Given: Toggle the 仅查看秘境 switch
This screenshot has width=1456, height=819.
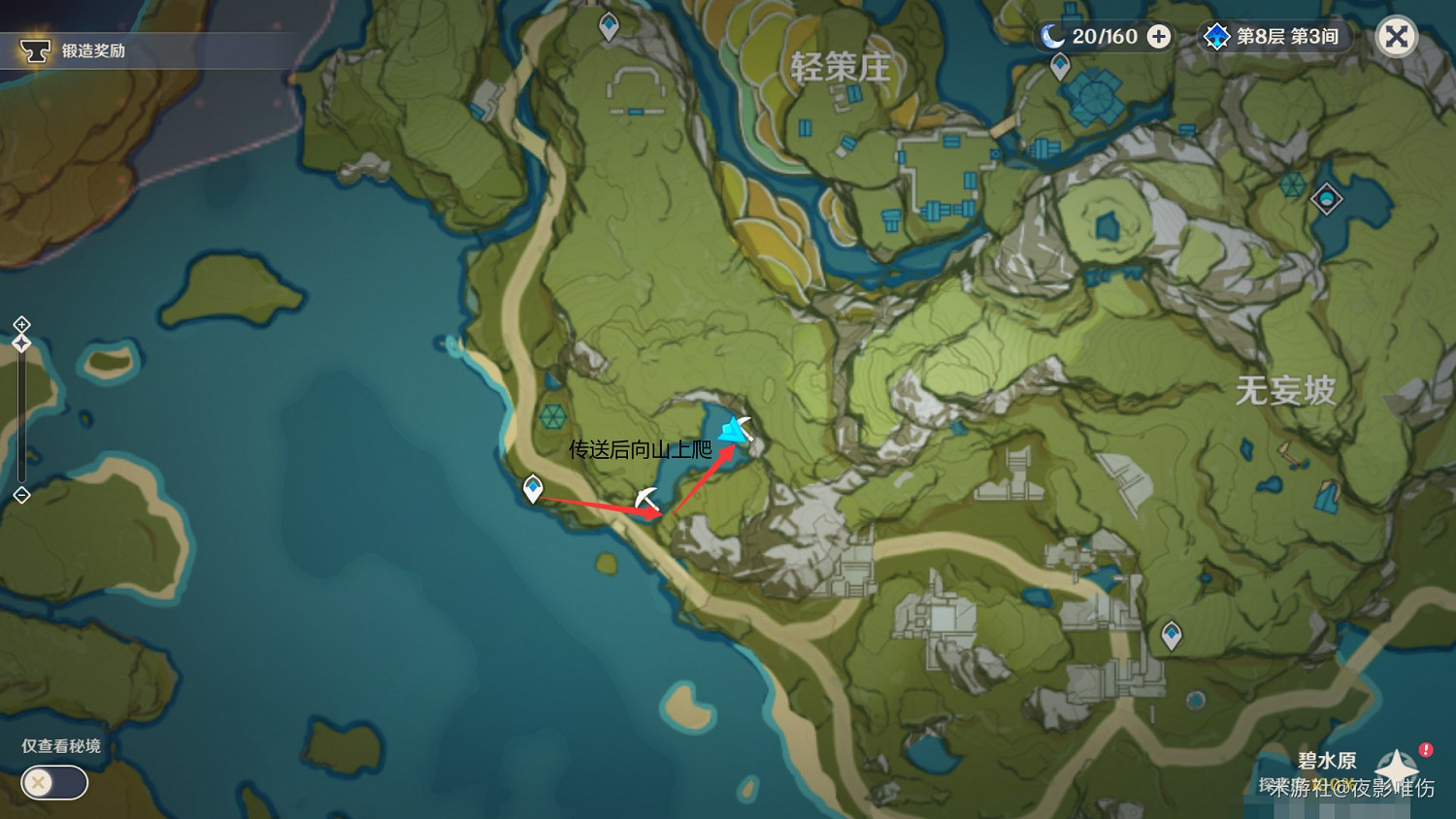Looking at the screenshot, I should (53, 782).
